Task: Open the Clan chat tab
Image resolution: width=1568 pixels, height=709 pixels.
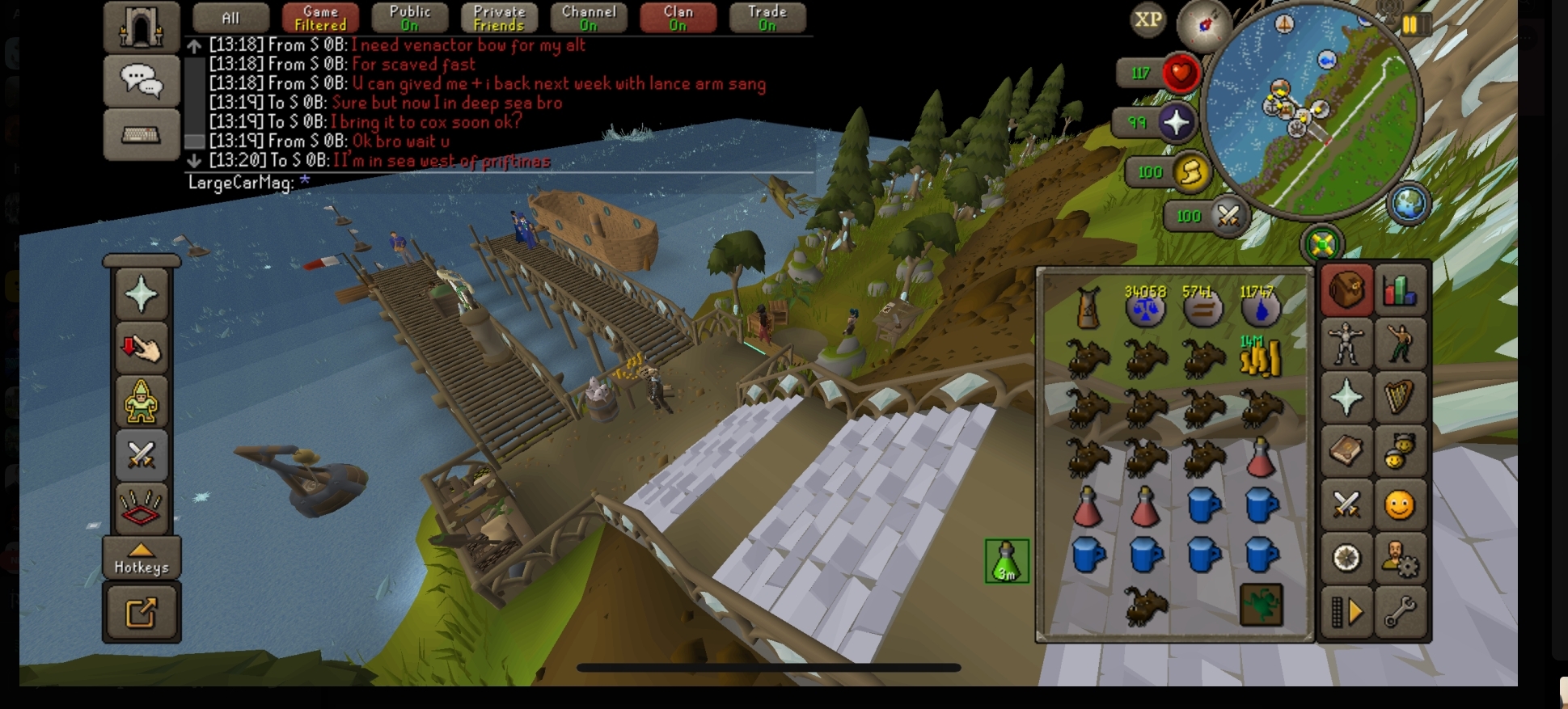Action: click(678, 18)
